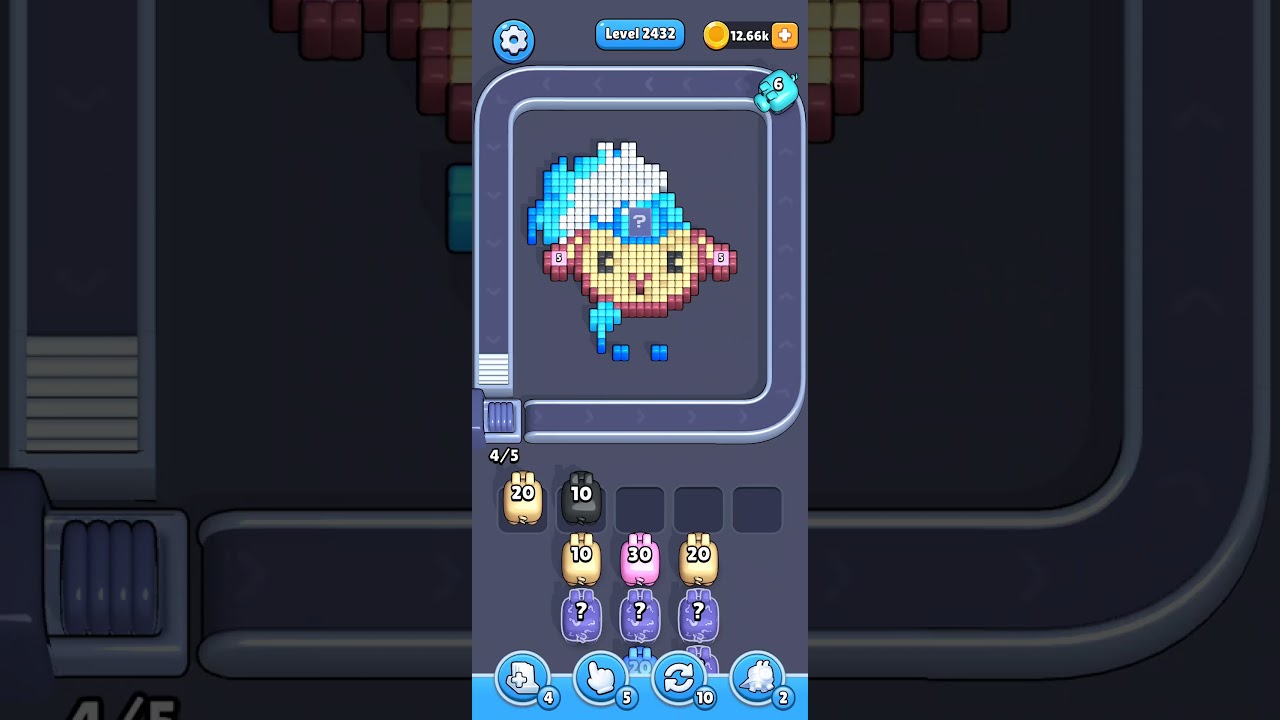This screenshot has width=1280, height=720.
Task: Open the settings gear icon
Action: (514, 40)
